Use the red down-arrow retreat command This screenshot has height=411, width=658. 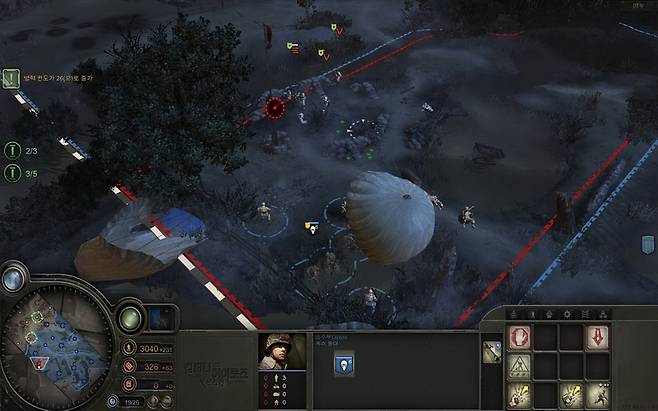pos(597,338)
